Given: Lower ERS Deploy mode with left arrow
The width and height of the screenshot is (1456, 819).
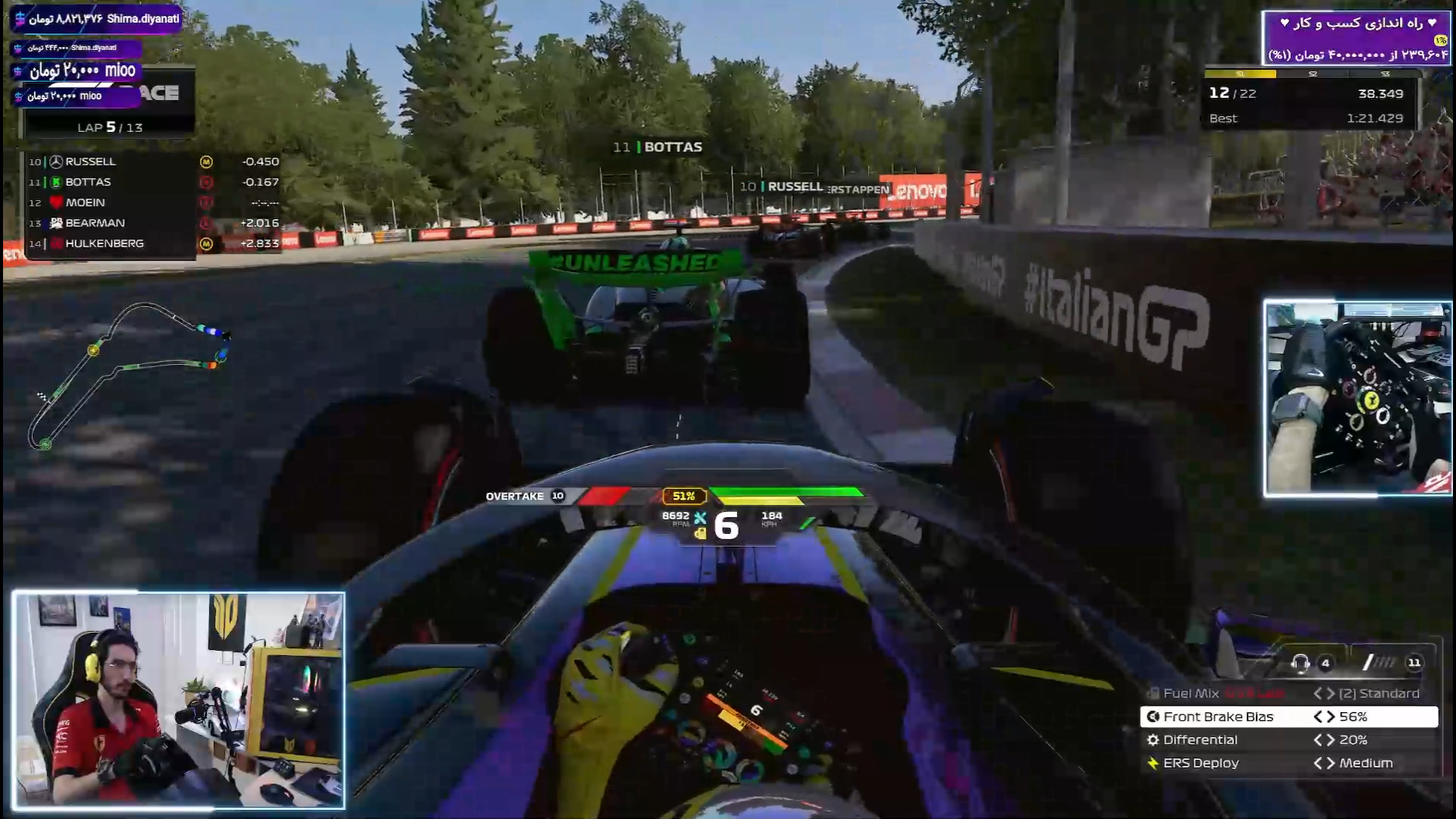Looking at the screenshot, I should pyautogui.click(x=1318, y=763).
